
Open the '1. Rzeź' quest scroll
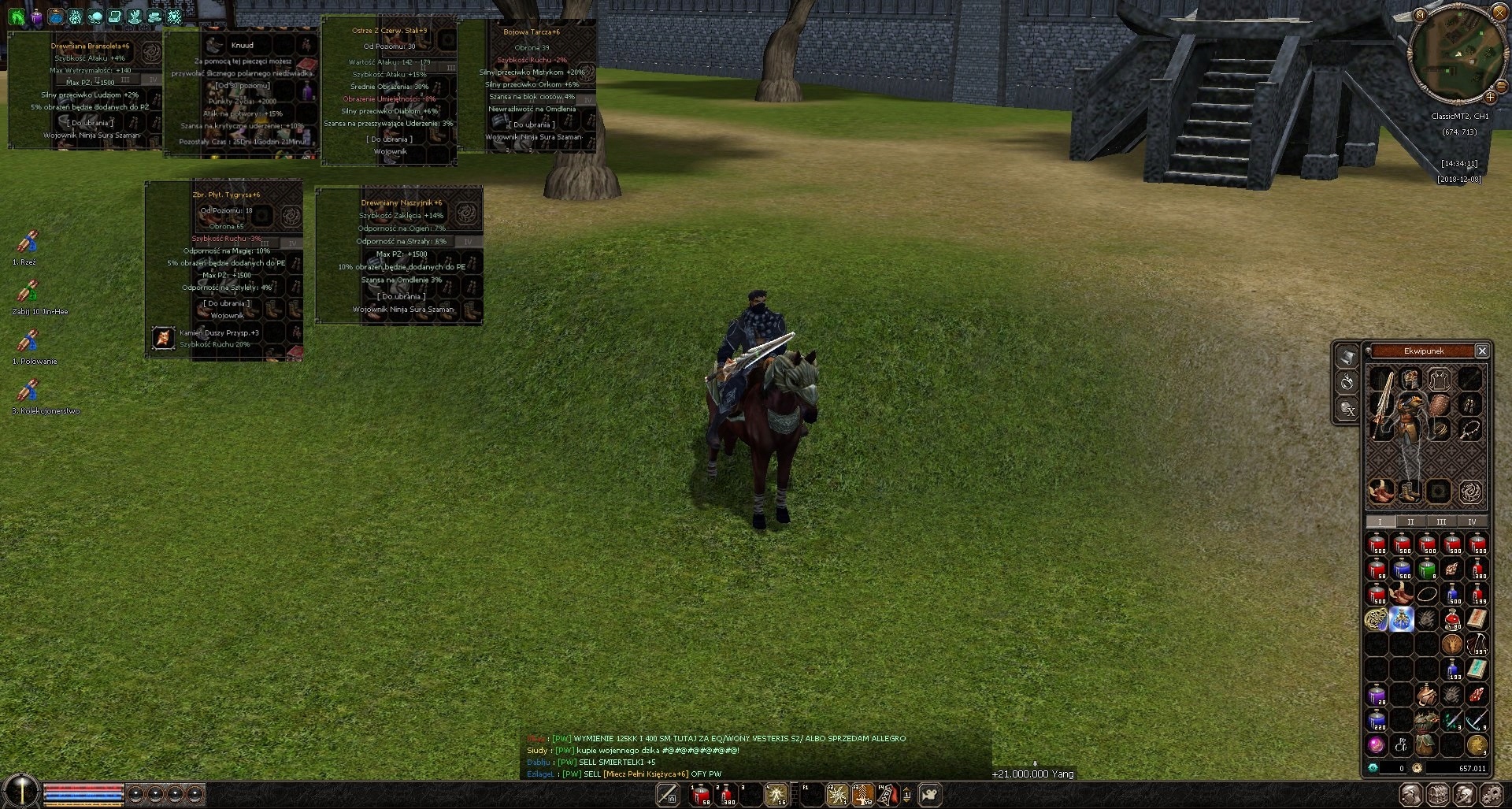[28, 242]
